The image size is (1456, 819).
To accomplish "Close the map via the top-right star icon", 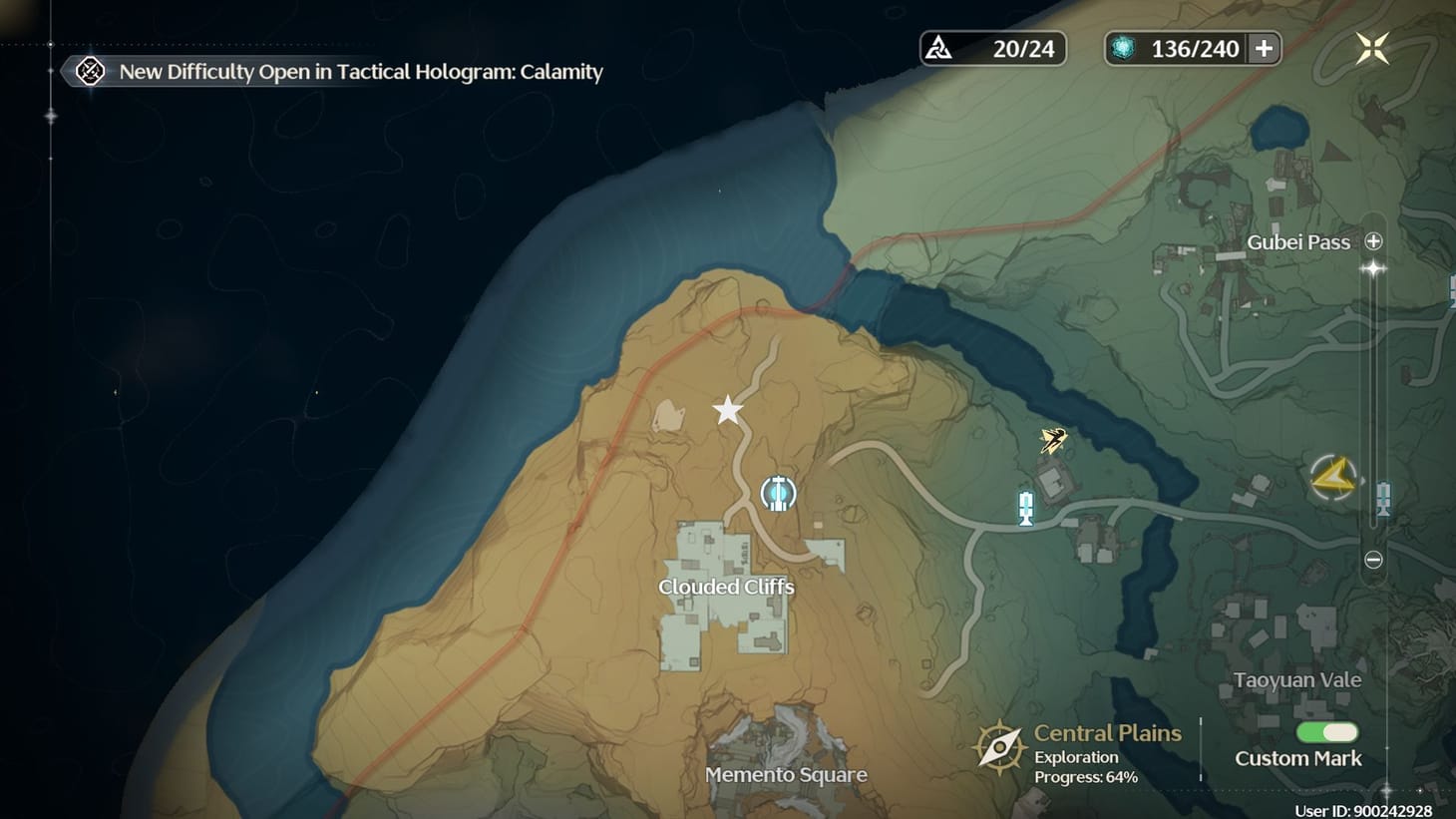I will [1373, 47].
